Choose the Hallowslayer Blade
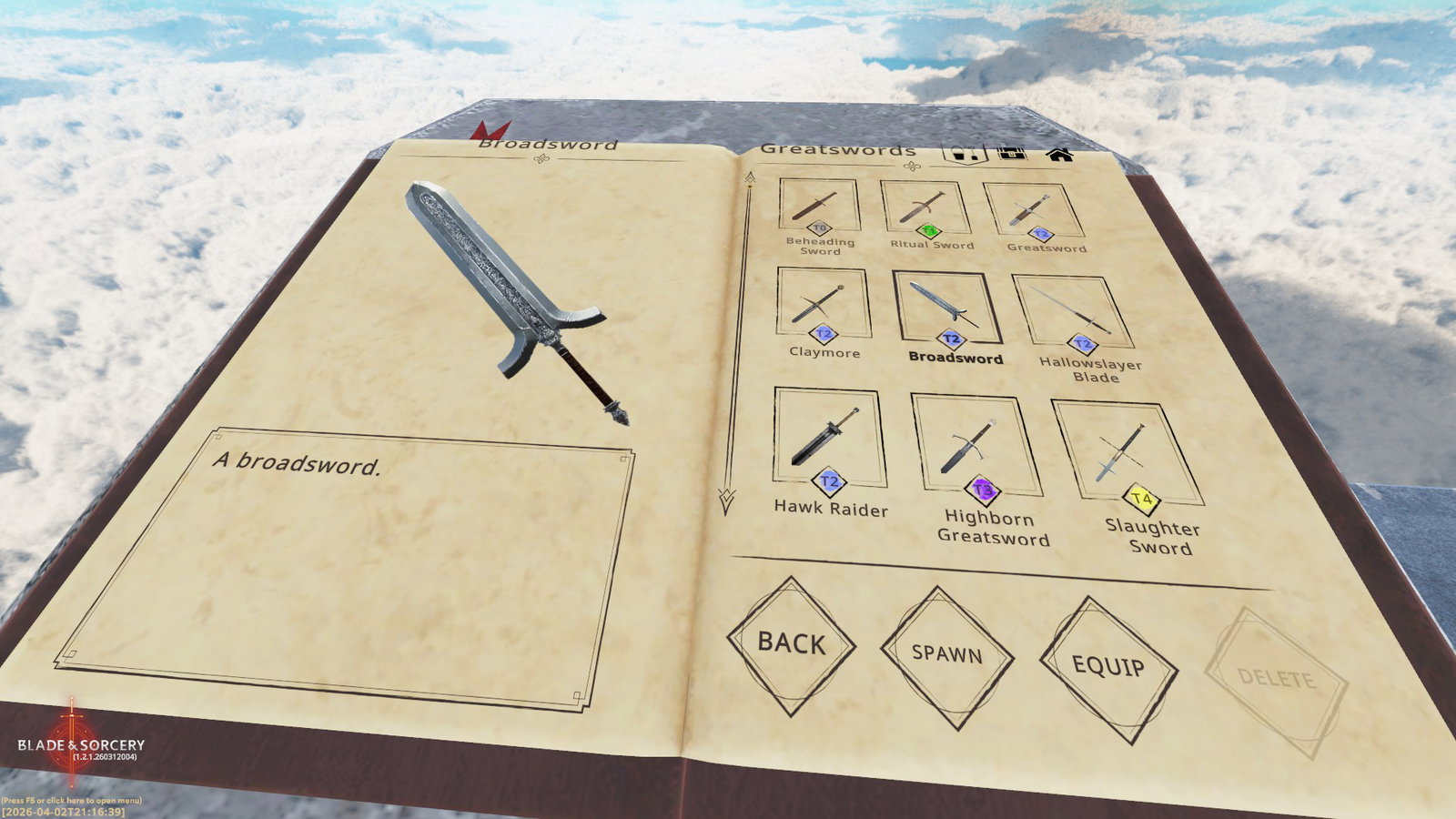1456x819 pixels. pyautogui.click(x=1074, y=314)
